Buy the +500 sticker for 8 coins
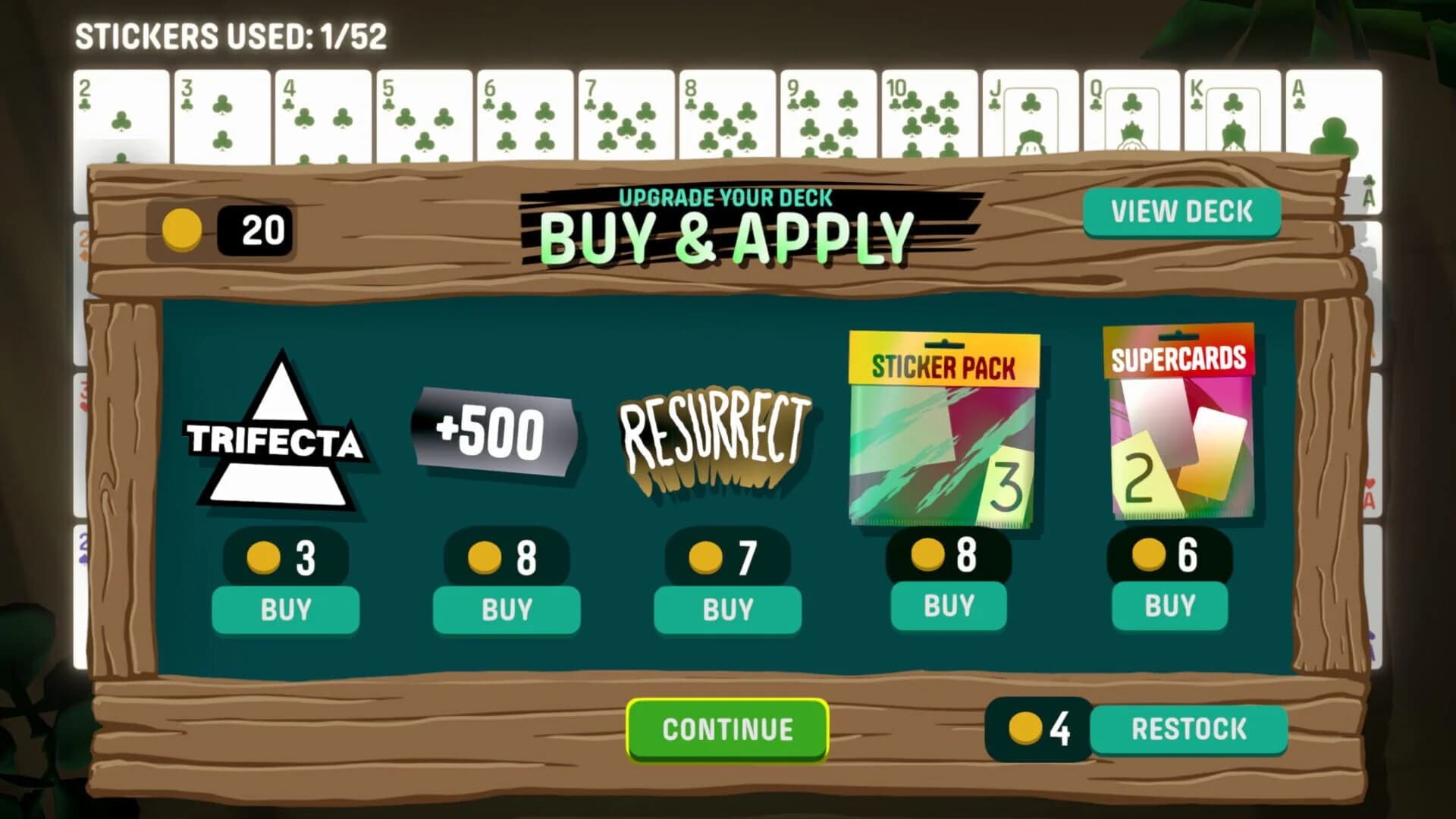 [507, 609]
